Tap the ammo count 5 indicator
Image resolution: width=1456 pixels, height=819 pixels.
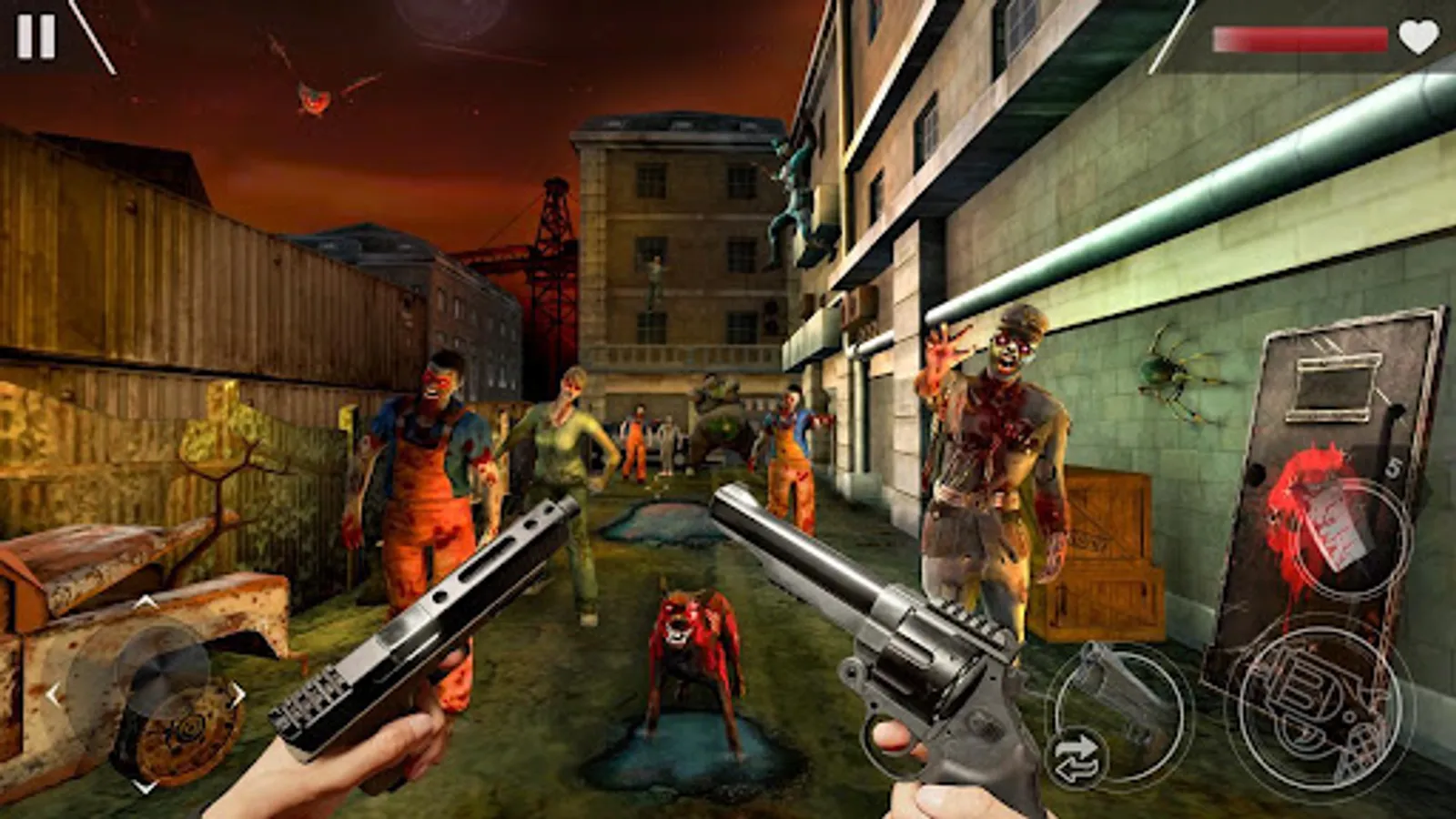point(1396,466)
